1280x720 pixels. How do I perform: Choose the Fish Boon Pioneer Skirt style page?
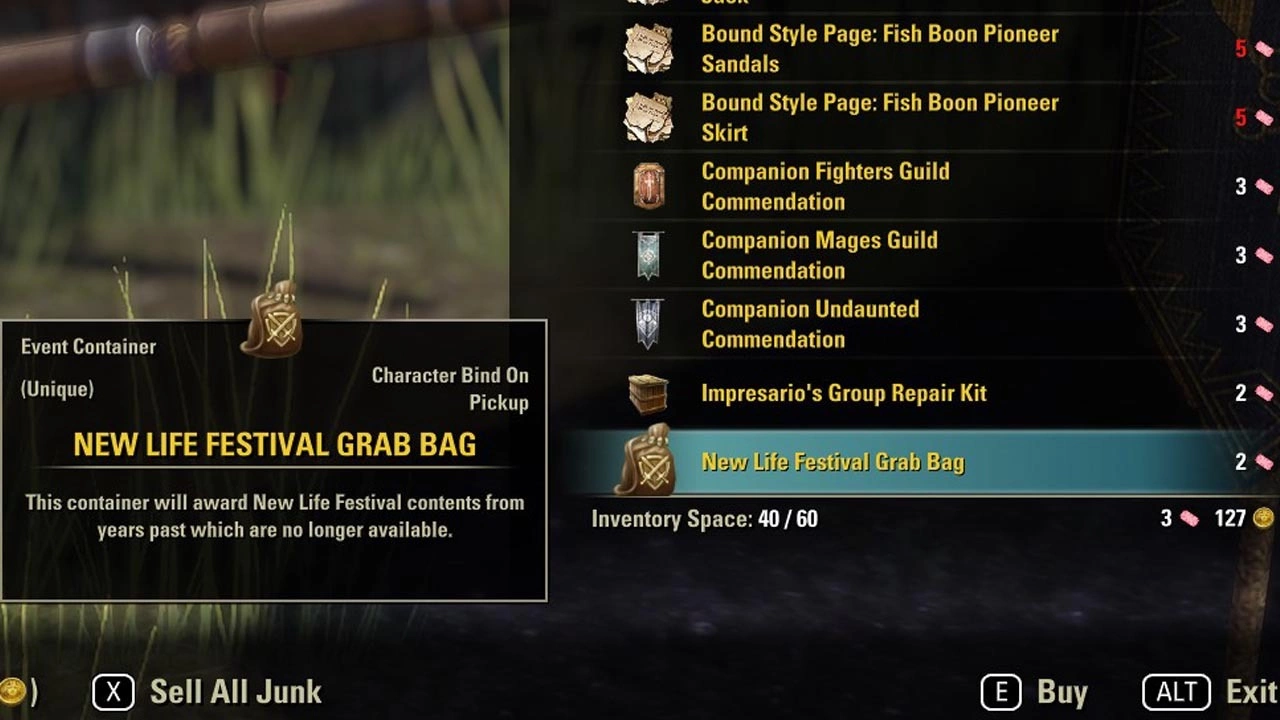pyautogui.click(x=879, y=118)
